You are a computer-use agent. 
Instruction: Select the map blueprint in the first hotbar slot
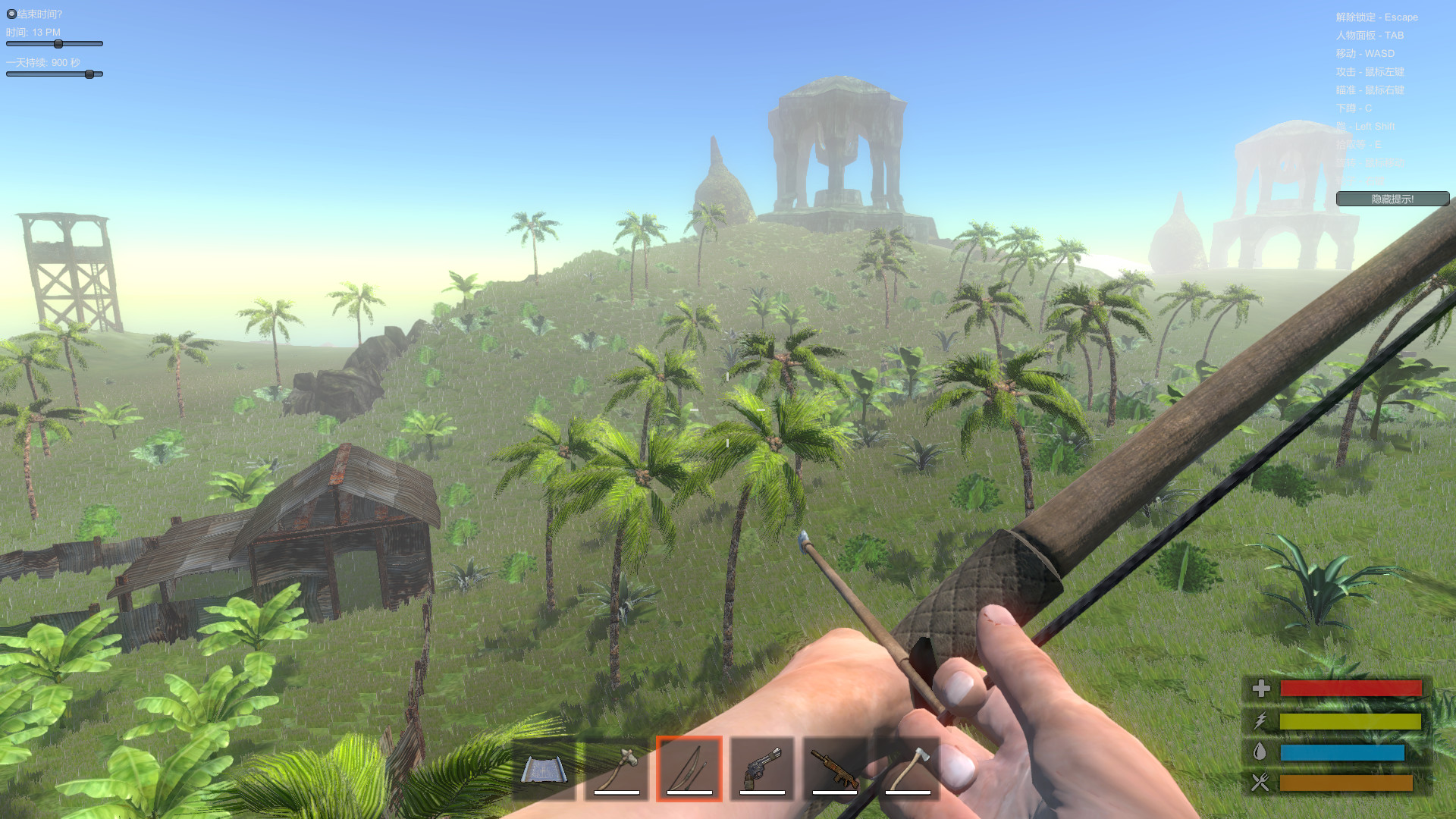(544, 768)
